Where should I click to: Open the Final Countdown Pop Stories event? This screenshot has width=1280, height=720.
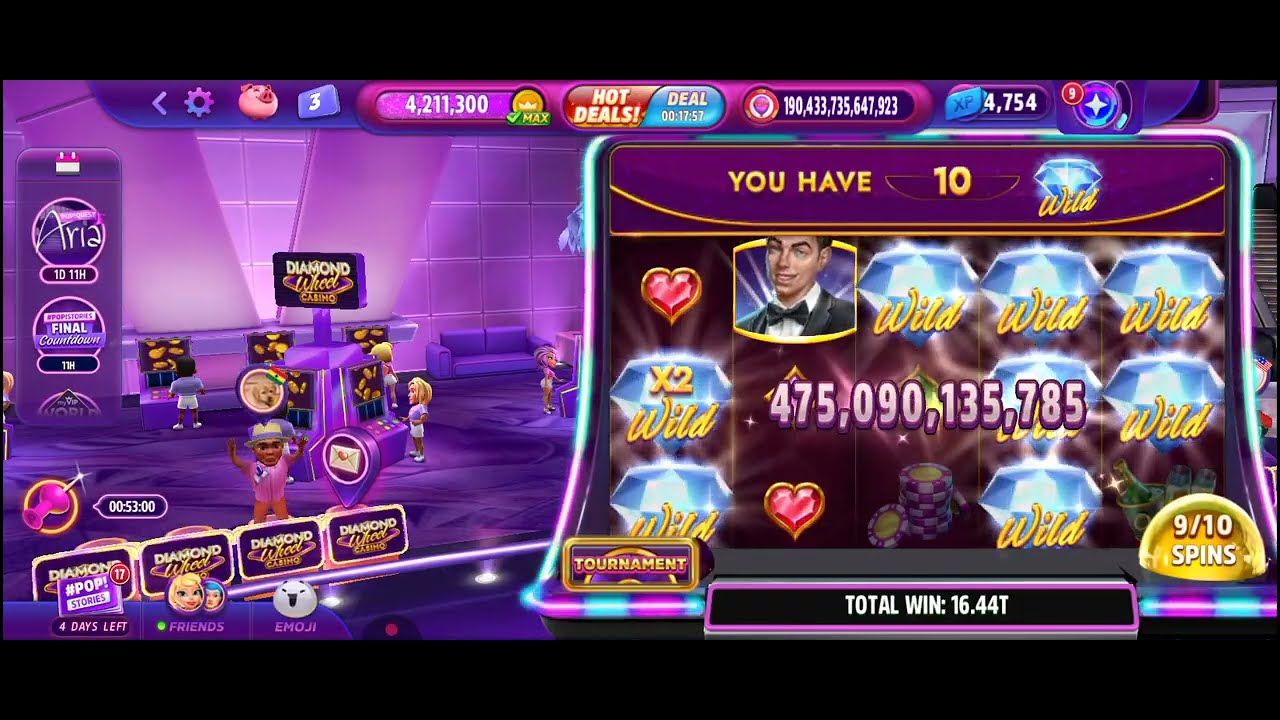click(69, 328)
